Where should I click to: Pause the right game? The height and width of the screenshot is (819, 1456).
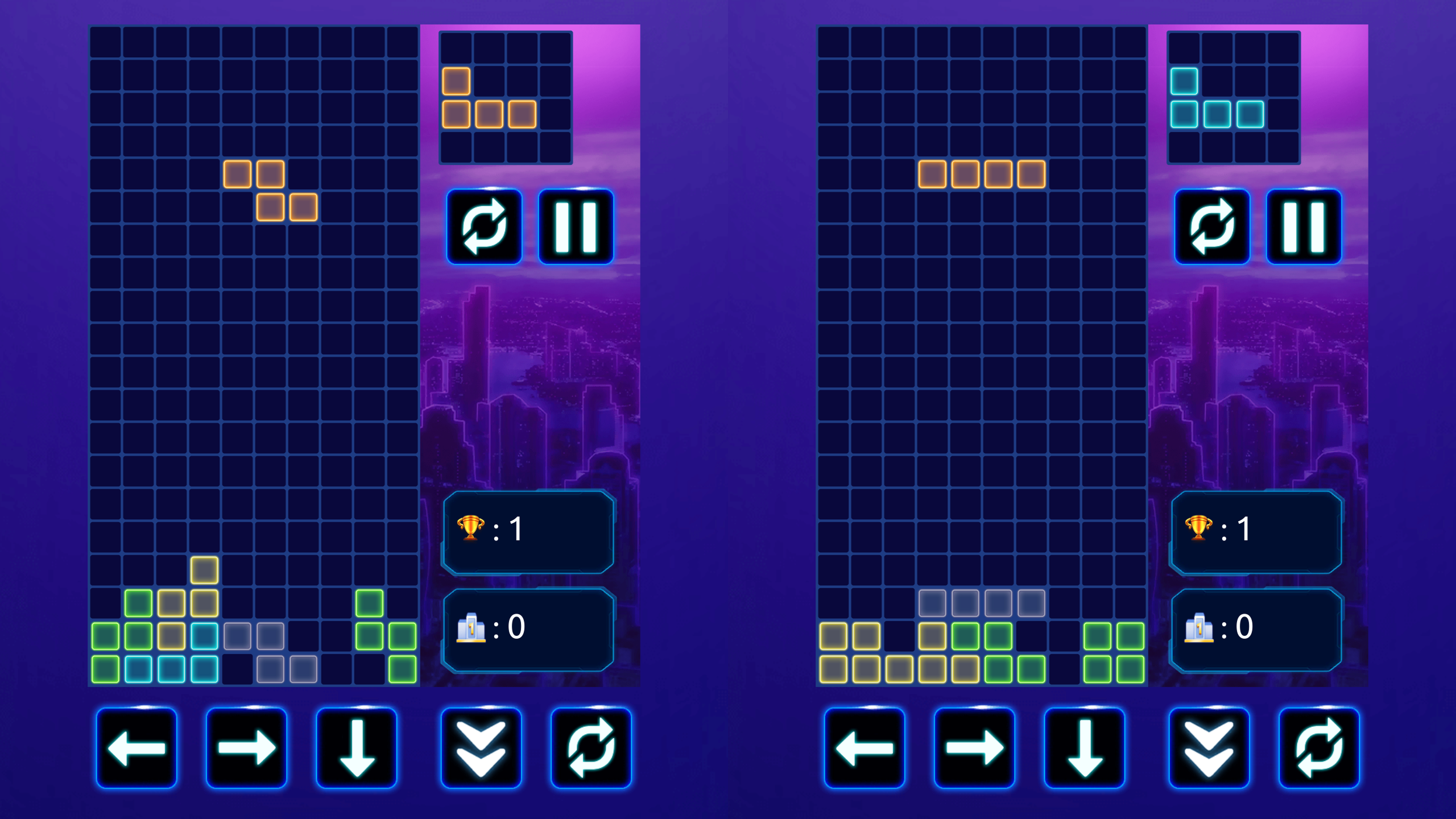(1304, 226)
